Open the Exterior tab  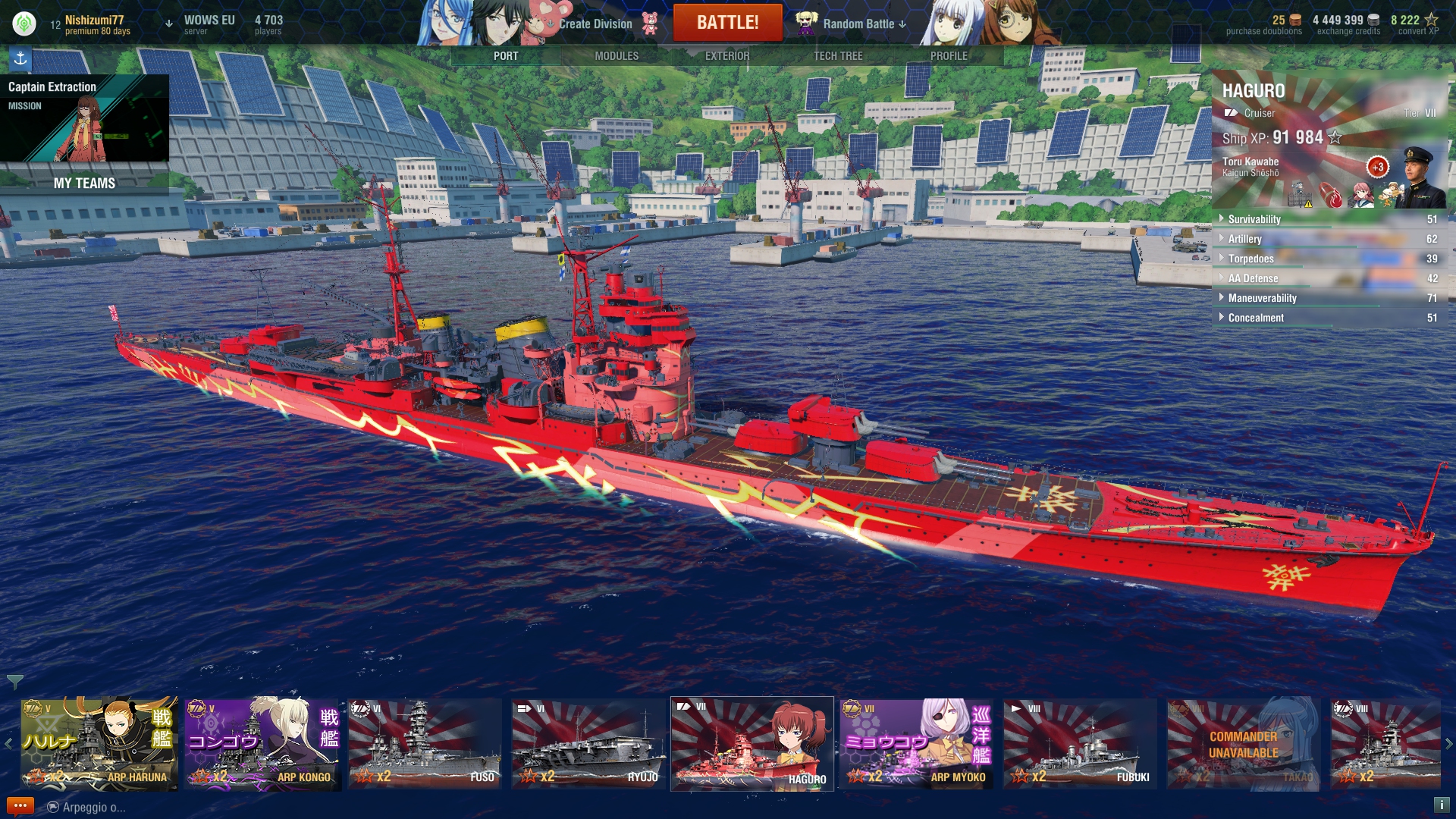pyautogui.click(x=726, y=56)
